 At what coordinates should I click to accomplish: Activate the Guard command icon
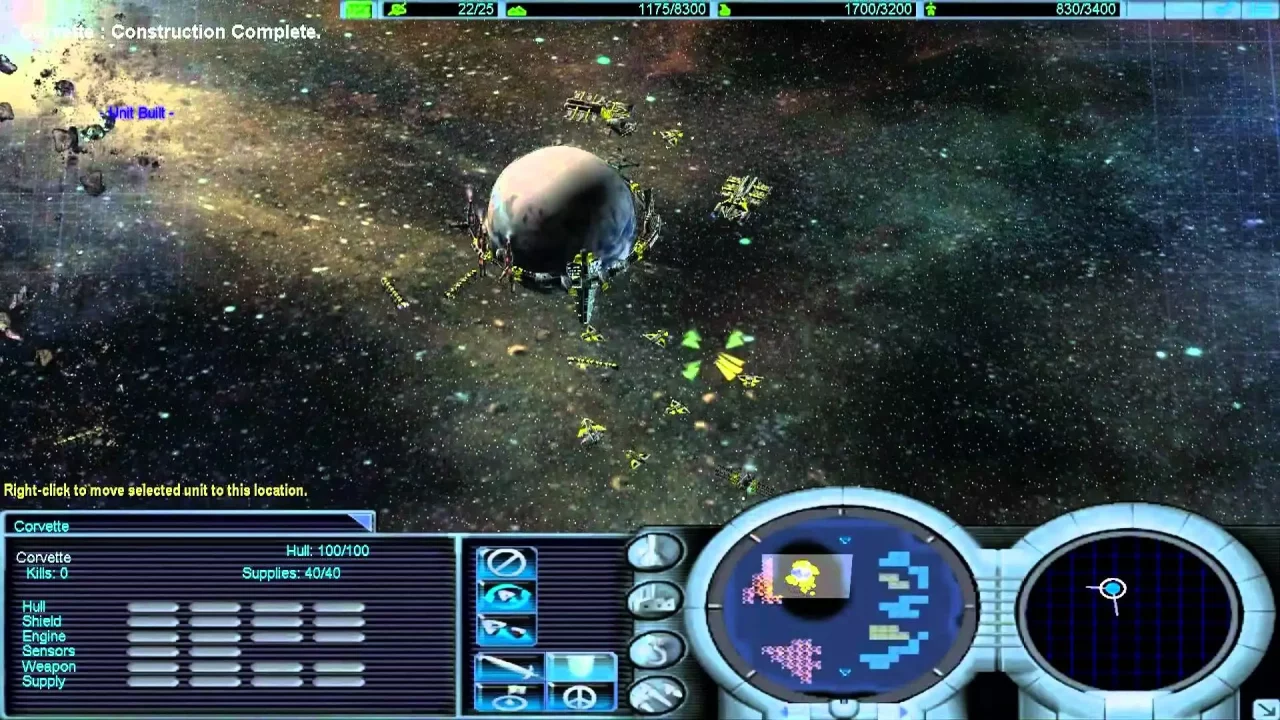[505, 595]
